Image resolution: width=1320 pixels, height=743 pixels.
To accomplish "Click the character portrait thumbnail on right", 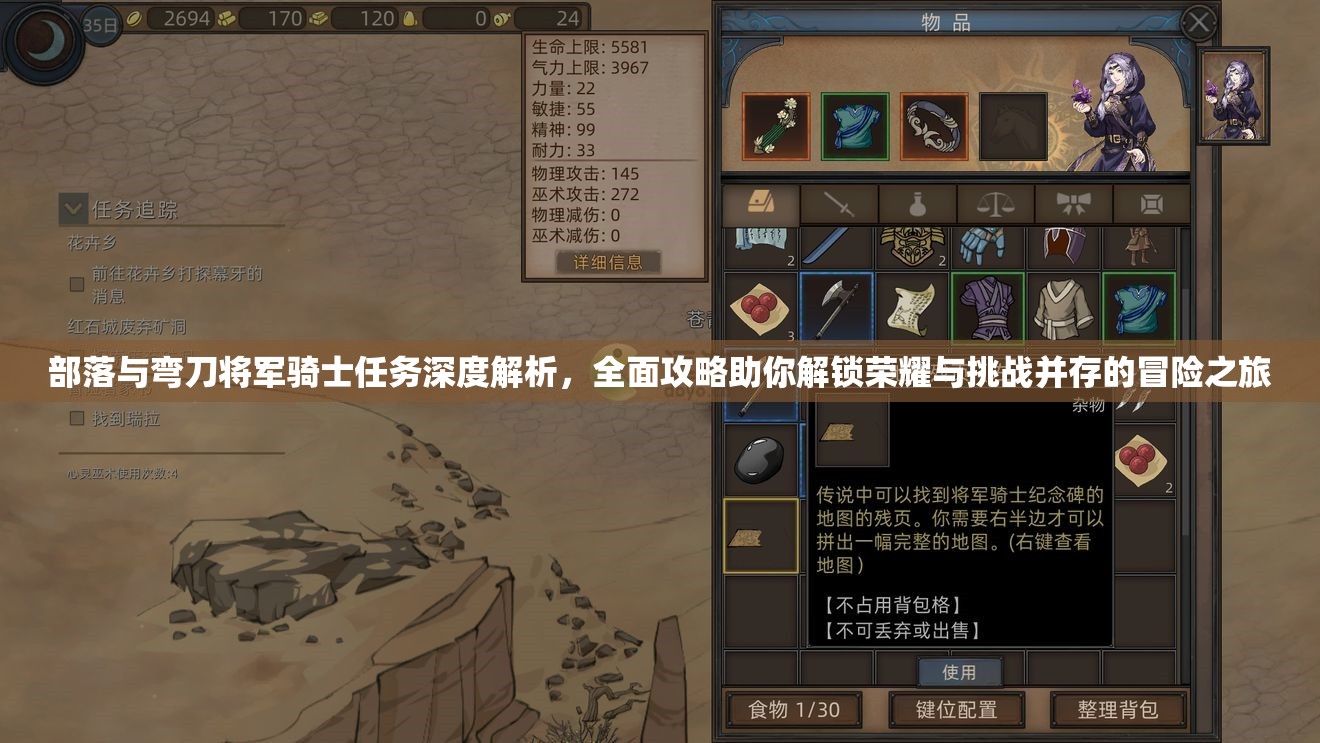I will [1233, 95].
